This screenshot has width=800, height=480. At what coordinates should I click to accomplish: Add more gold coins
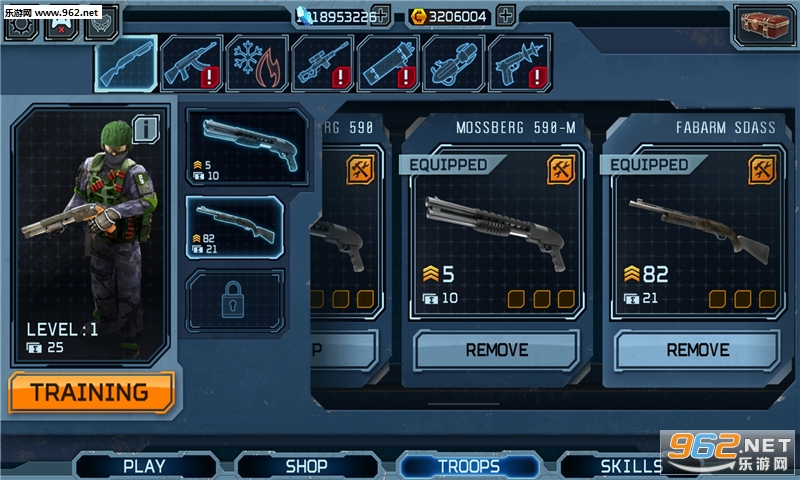point(506,16)
